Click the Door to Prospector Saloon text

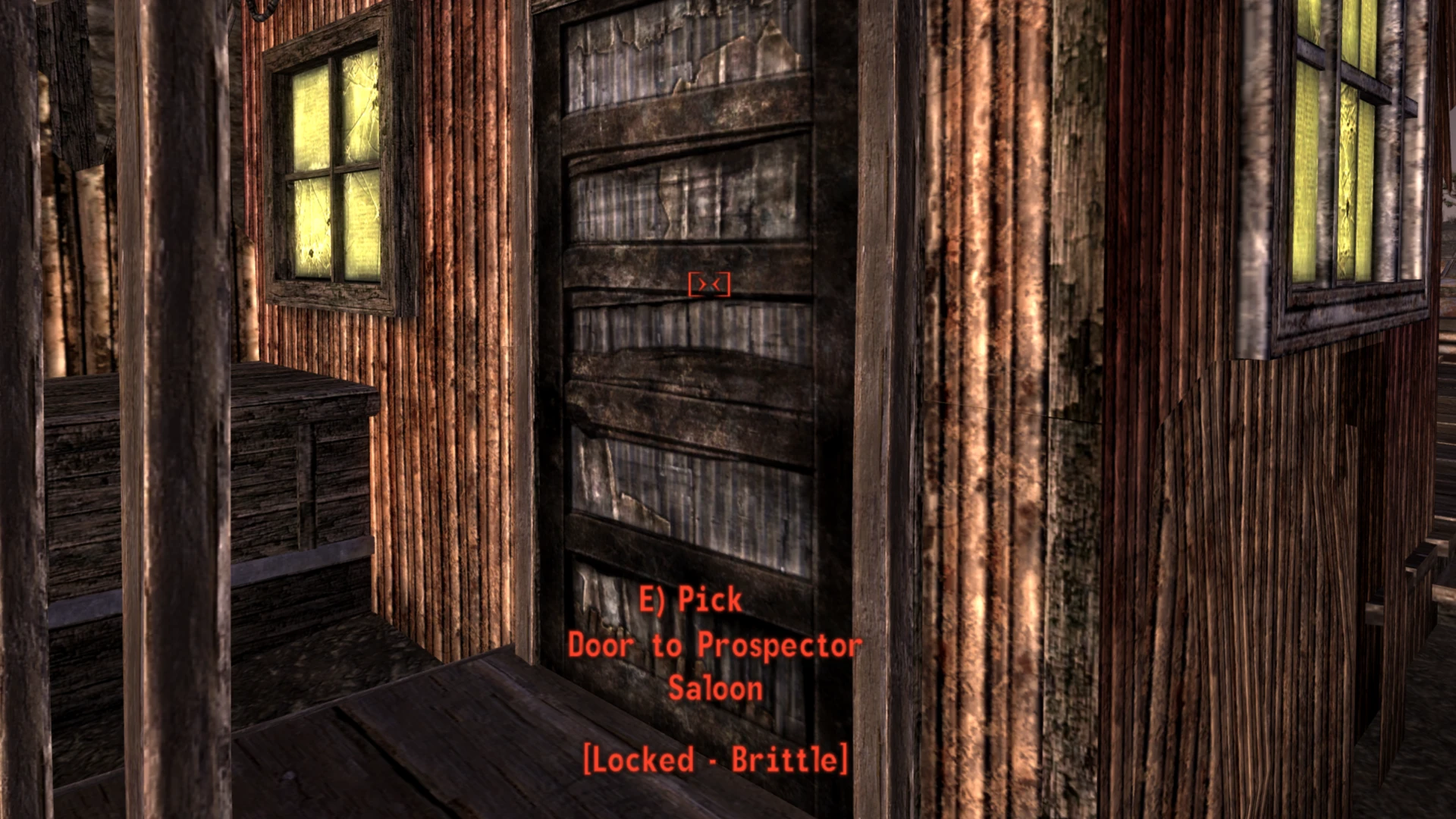click(713, 646)
